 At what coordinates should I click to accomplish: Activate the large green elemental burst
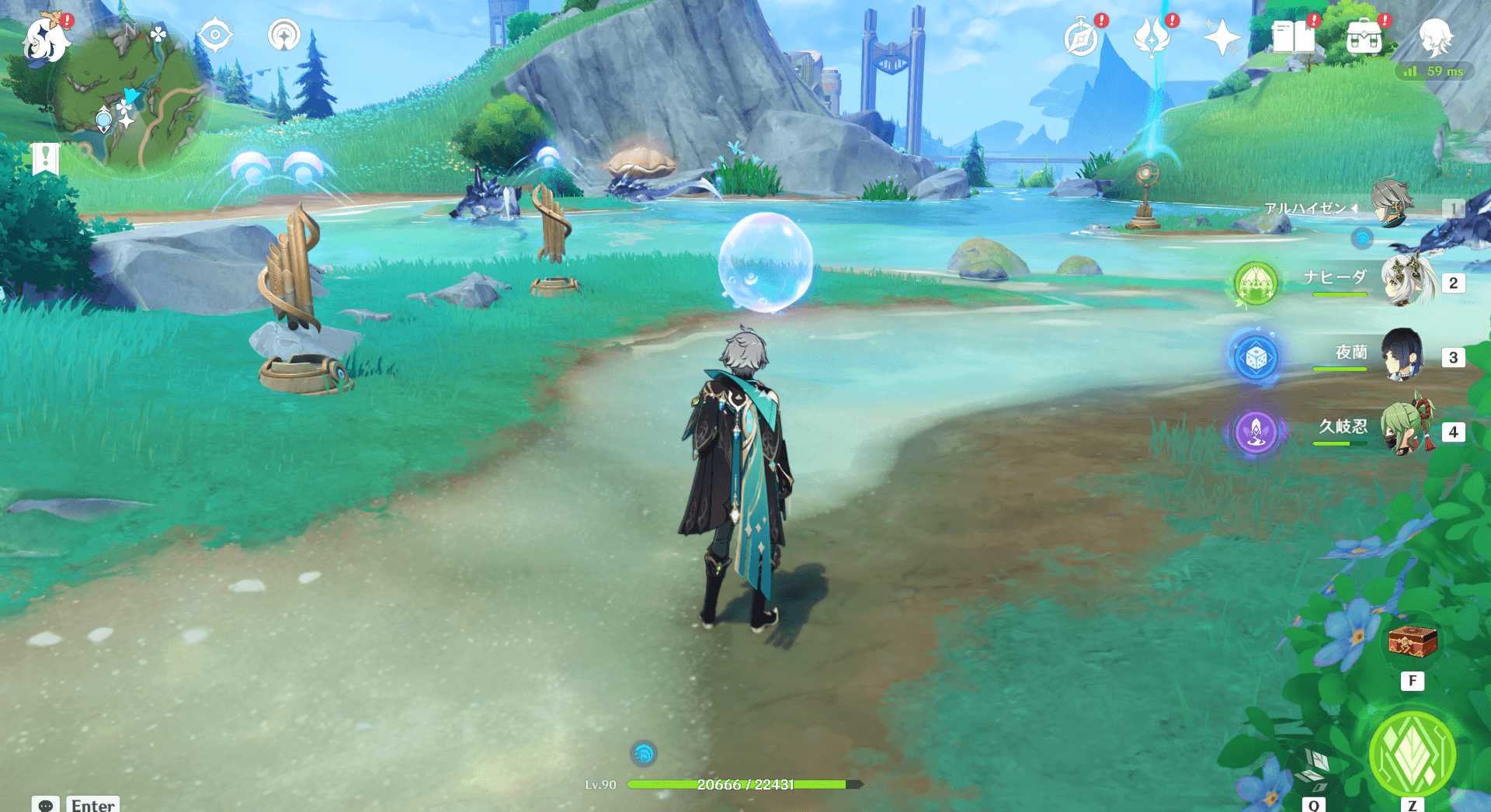[x=1412, y=753]
